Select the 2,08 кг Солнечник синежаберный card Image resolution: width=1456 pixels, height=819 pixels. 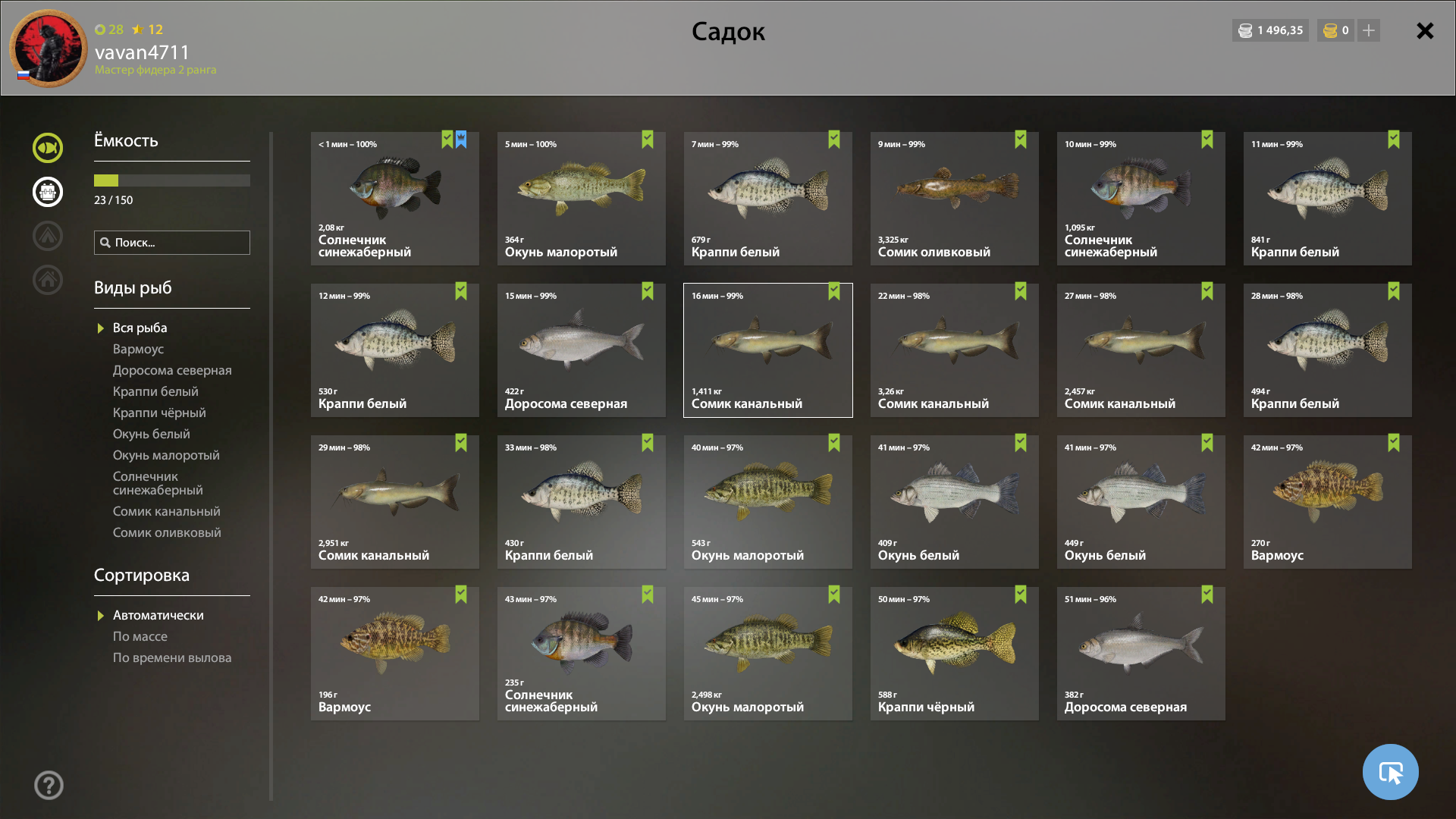pos(394,199)
